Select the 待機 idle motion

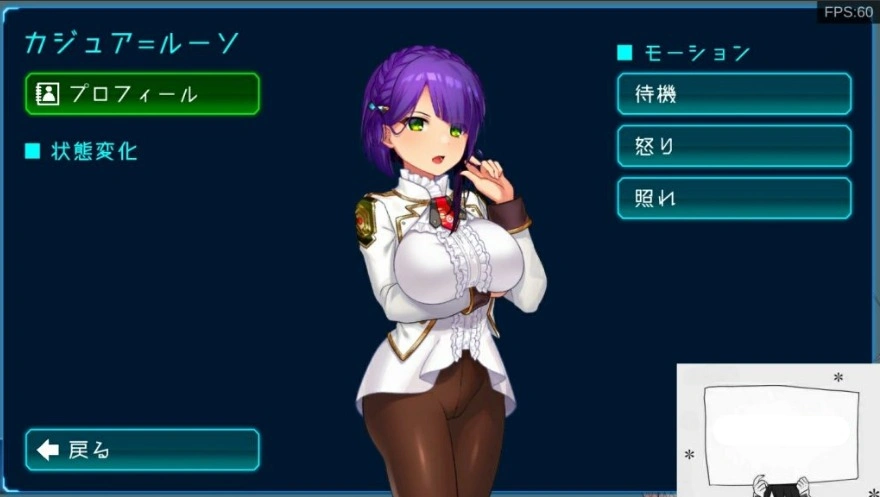(734, 94)
